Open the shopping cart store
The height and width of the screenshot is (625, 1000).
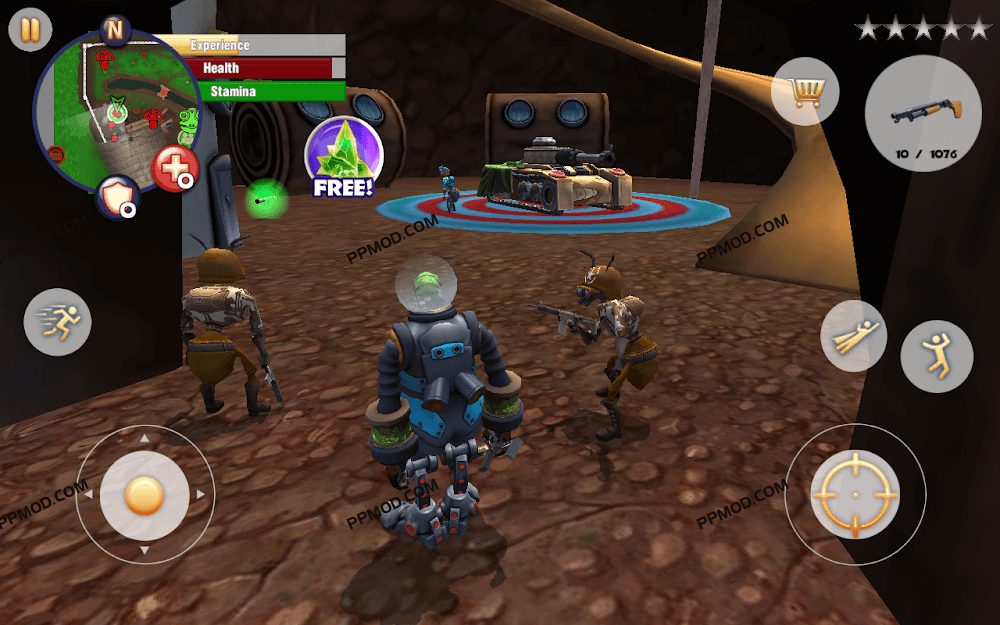point(805,92)
